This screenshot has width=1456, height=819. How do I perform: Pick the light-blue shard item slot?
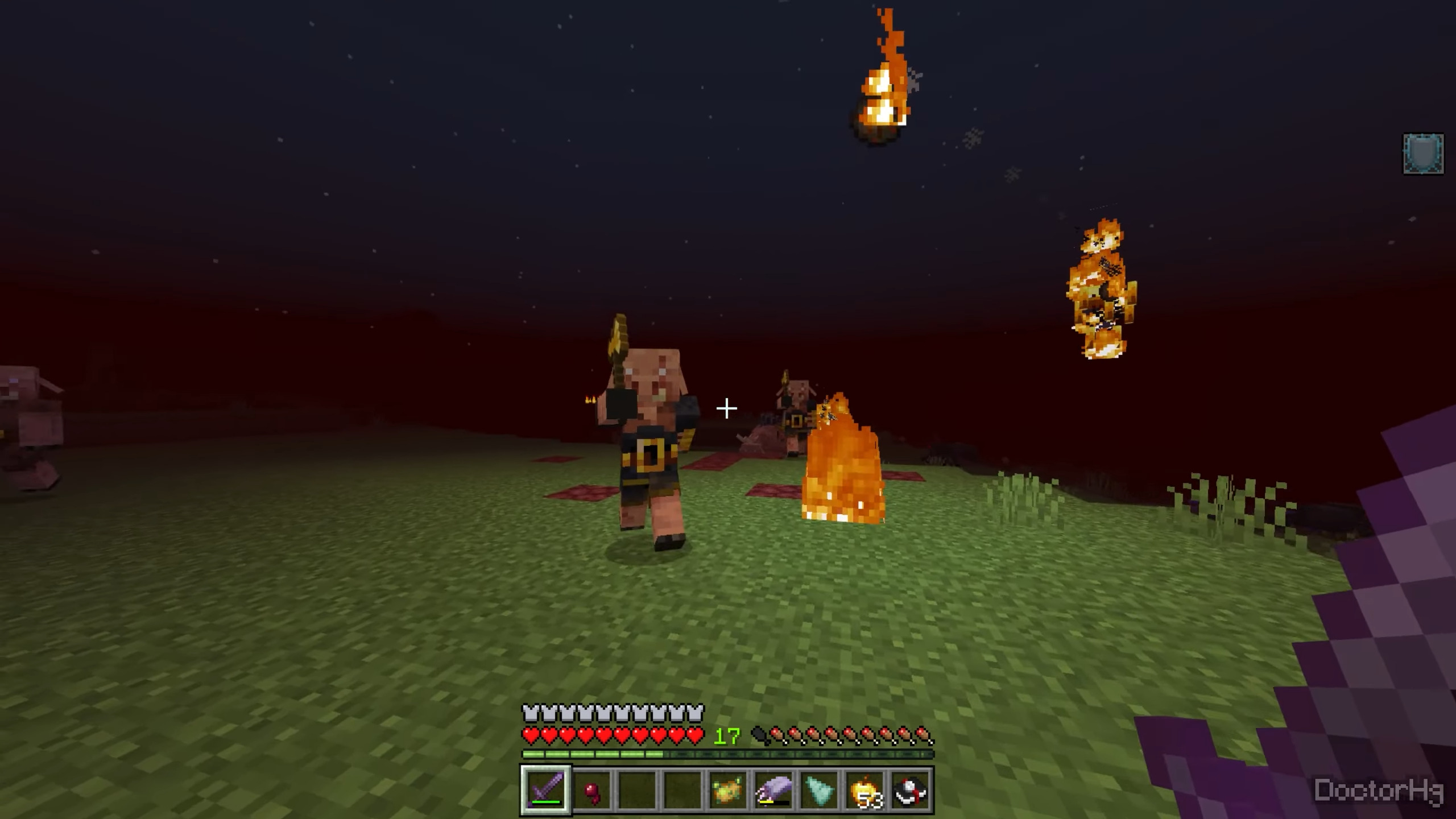(x=820, y=790)
